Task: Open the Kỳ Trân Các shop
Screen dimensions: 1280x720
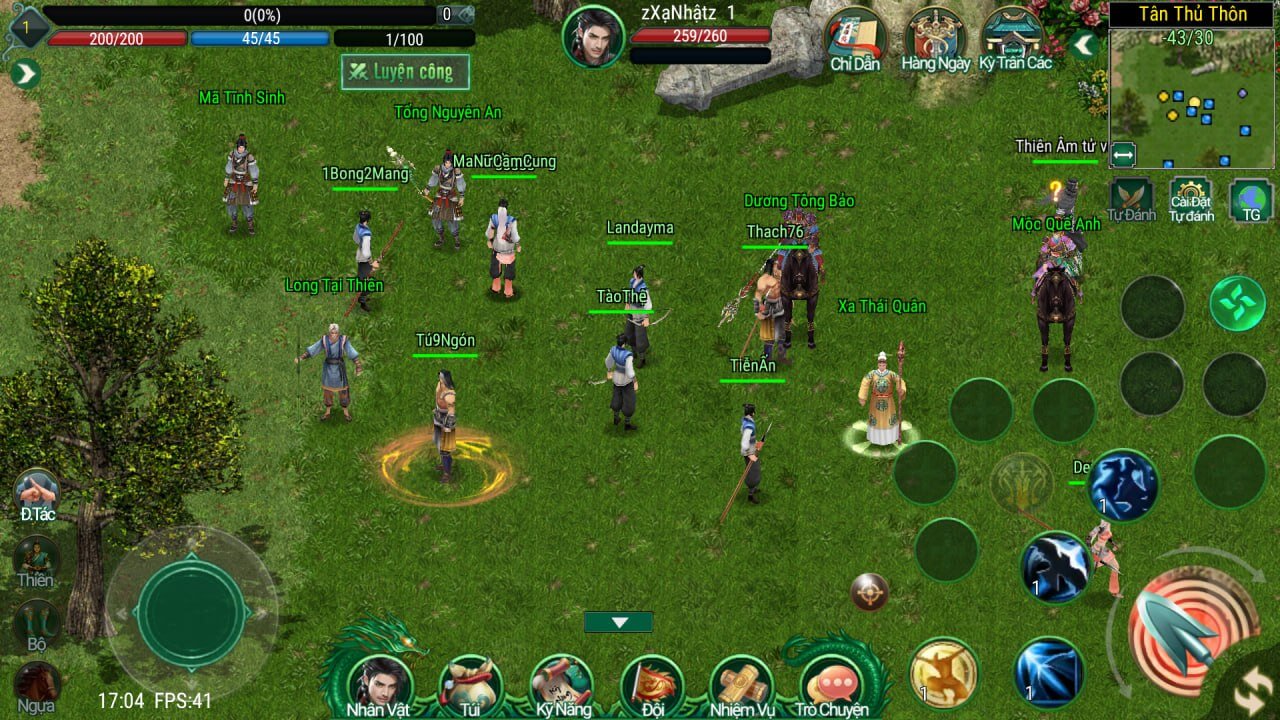Action: [1015, 40]
